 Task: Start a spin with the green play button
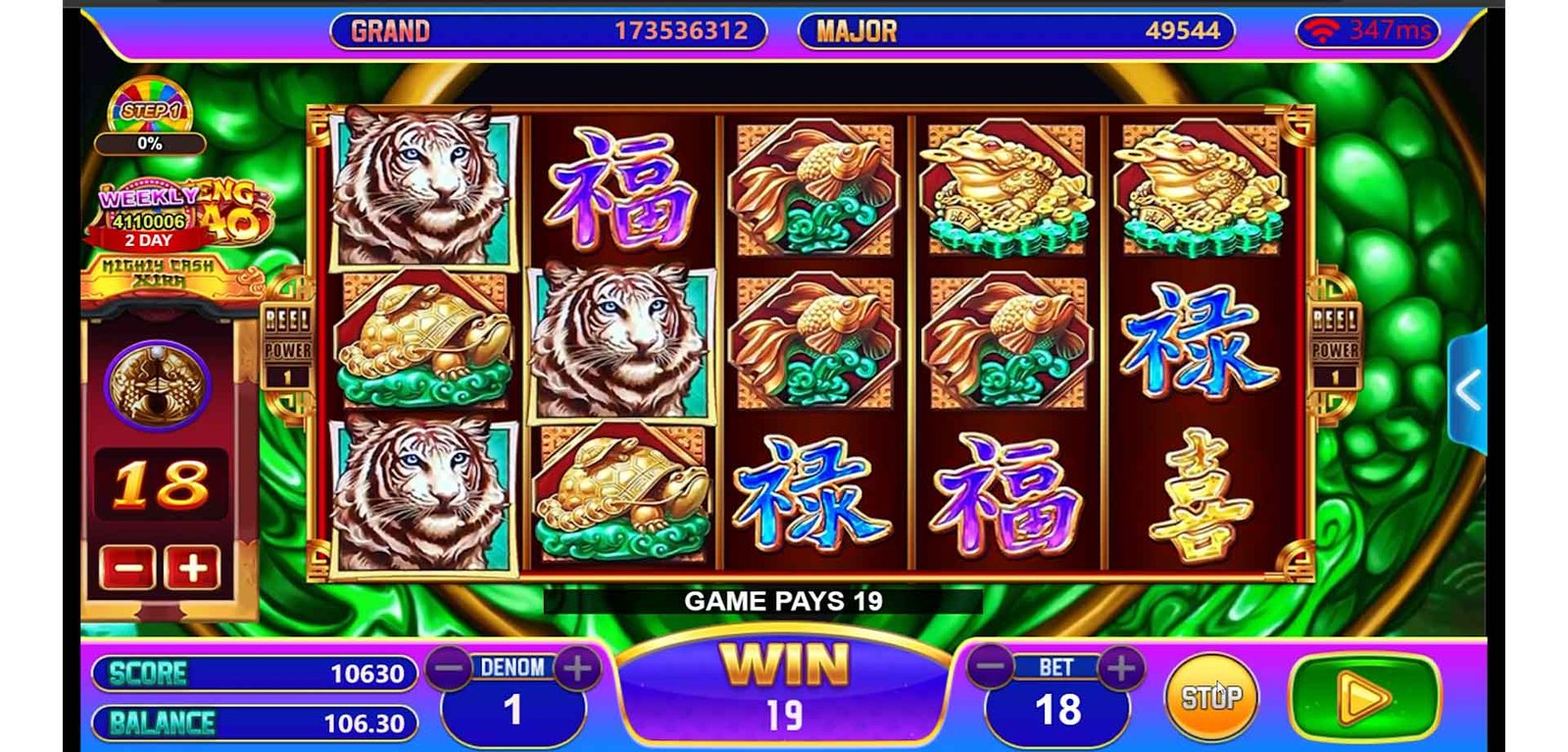click(1365, 698)
